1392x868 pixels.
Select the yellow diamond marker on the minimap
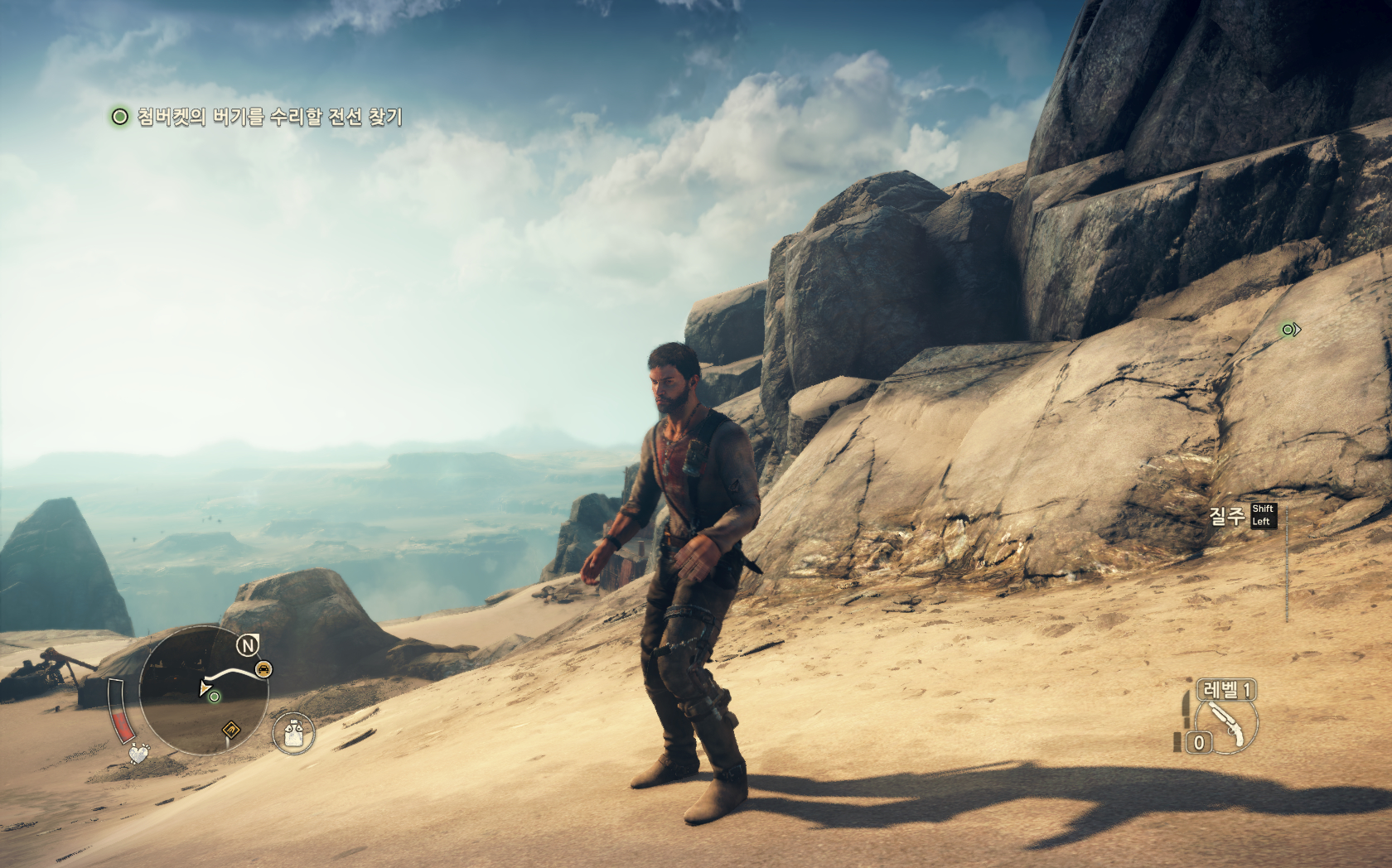(230, 730)
